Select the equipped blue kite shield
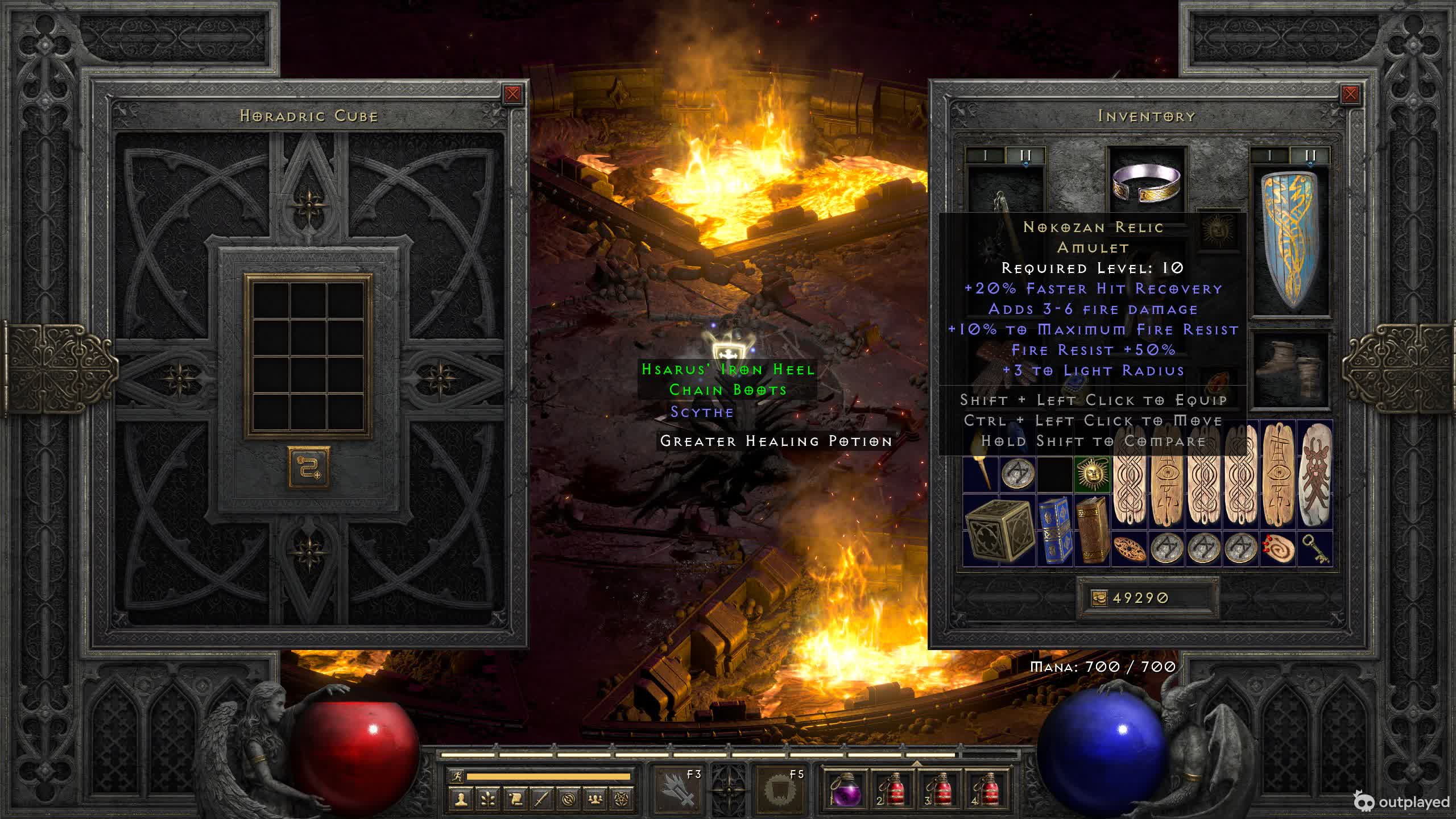 [x=1292, y=242]
